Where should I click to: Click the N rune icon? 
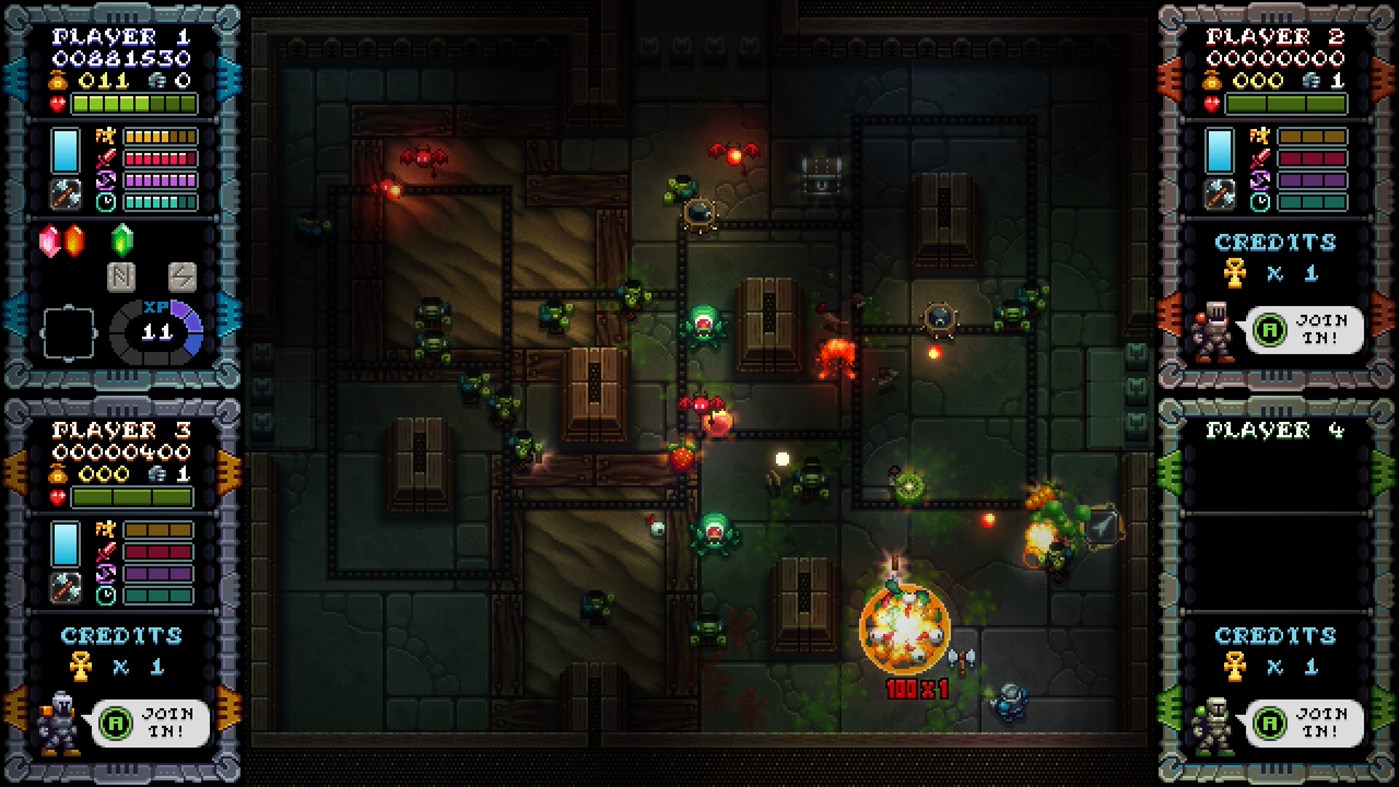(x=119, y=277)
